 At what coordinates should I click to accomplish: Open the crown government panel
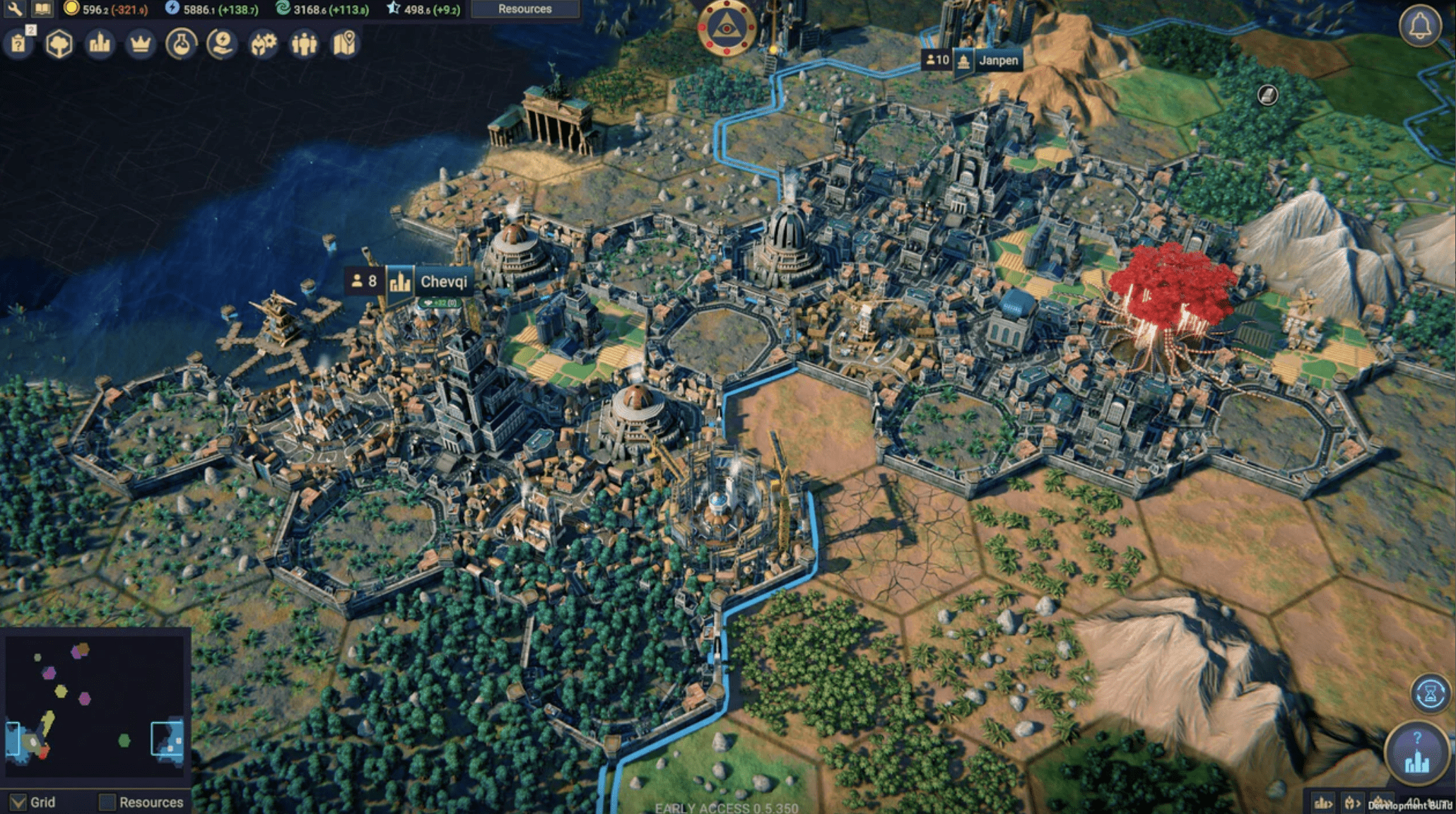point(141,44)
